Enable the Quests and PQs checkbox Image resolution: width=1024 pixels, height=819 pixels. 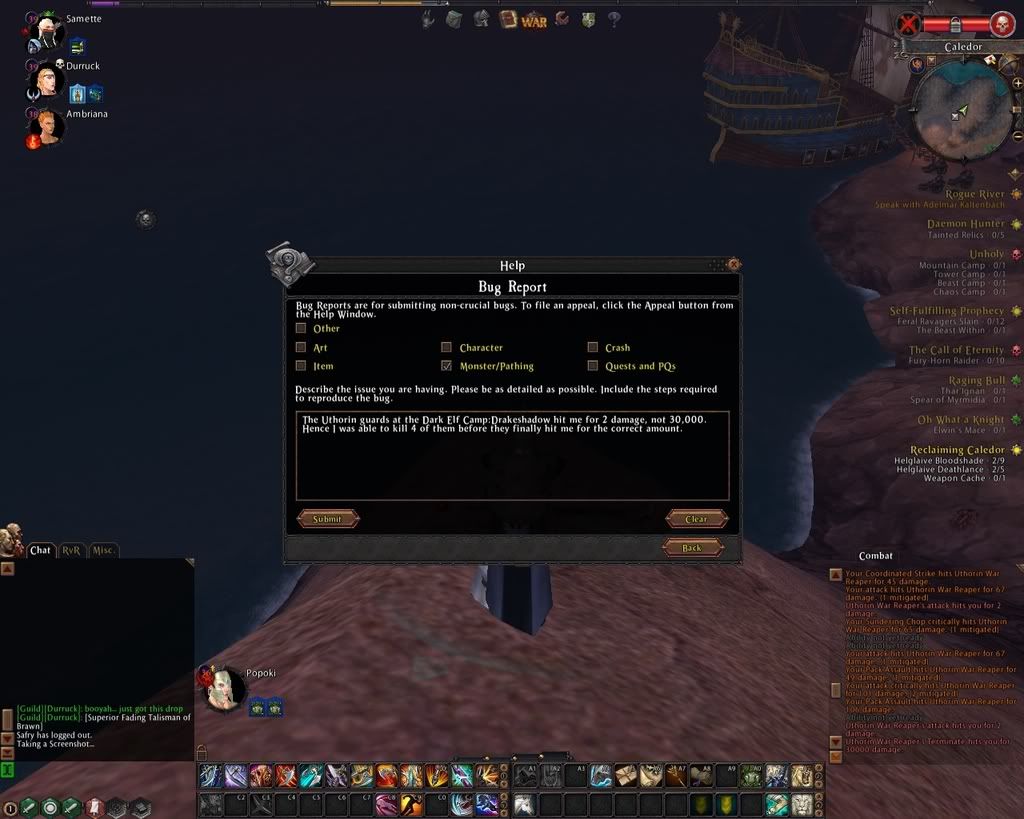click(593, 366)
